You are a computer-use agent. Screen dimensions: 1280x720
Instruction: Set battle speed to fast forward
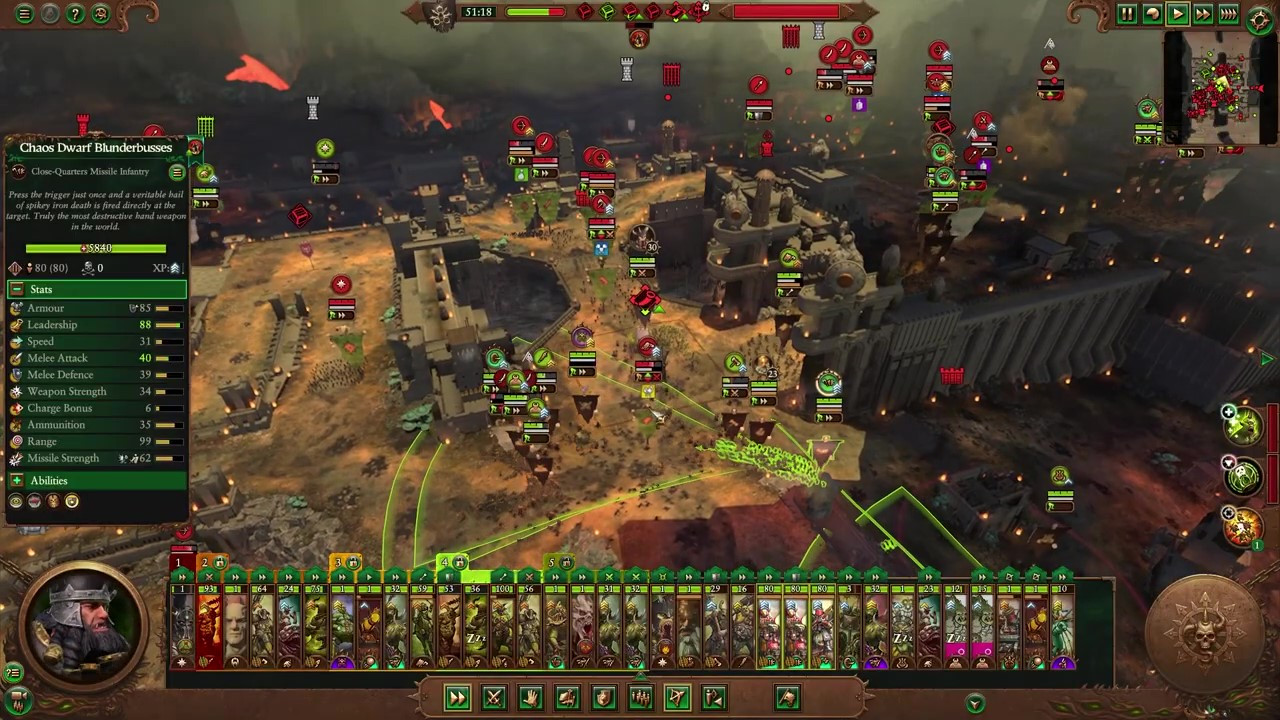click(1203, 14)
